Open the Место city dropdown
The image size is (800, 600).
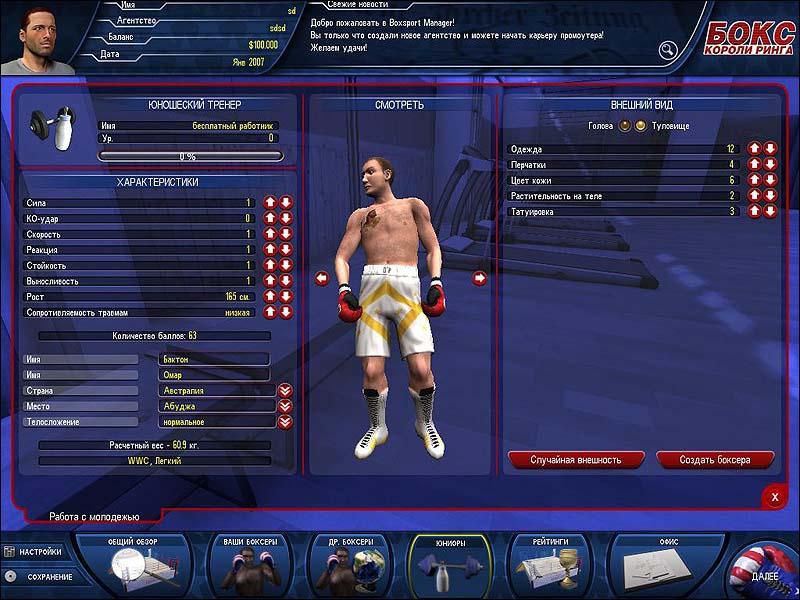pyautogui.click(x=285, y=406)
